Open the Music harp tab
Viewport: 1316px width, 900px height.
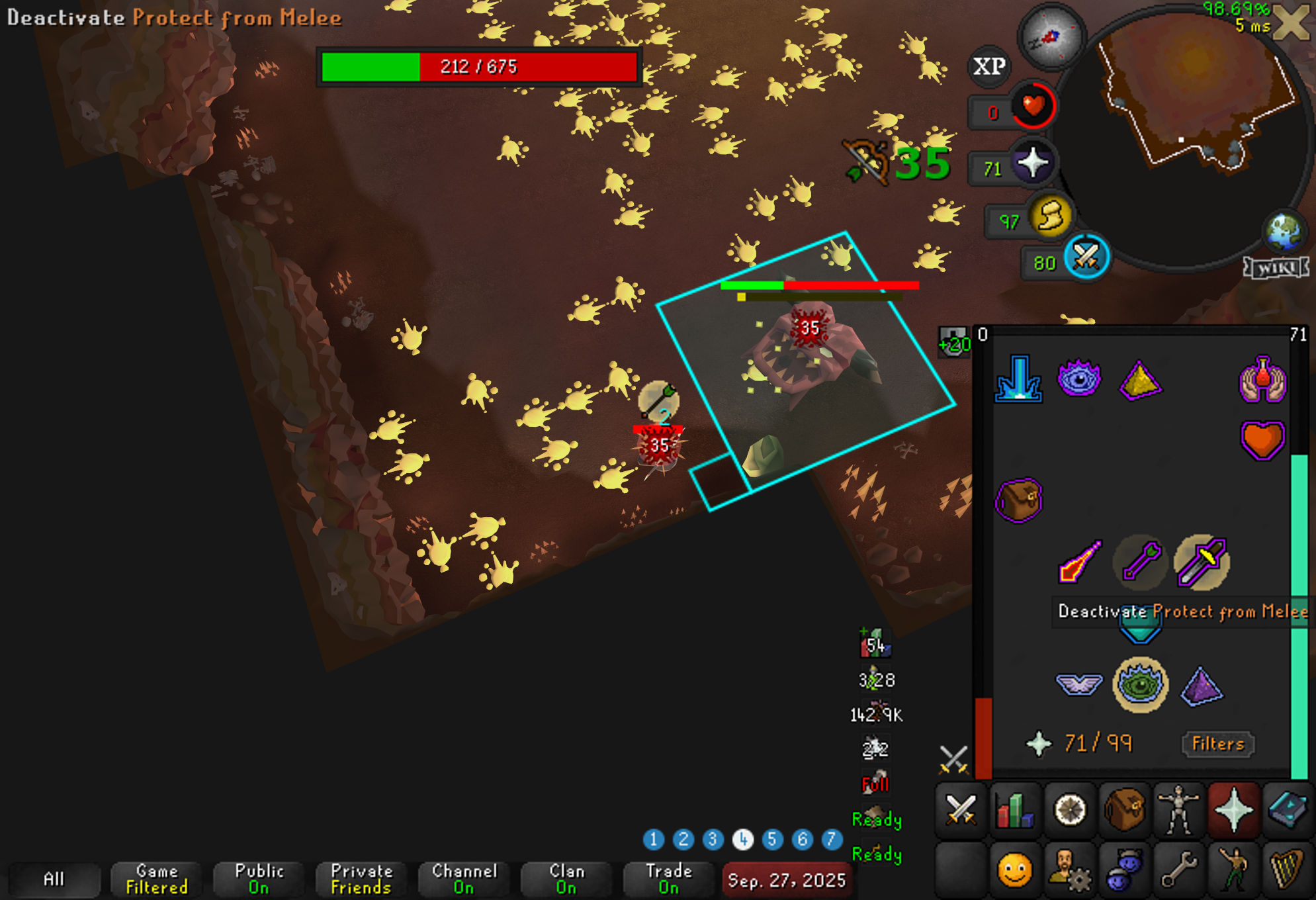pyautogui.click(x=1288, y=869)
